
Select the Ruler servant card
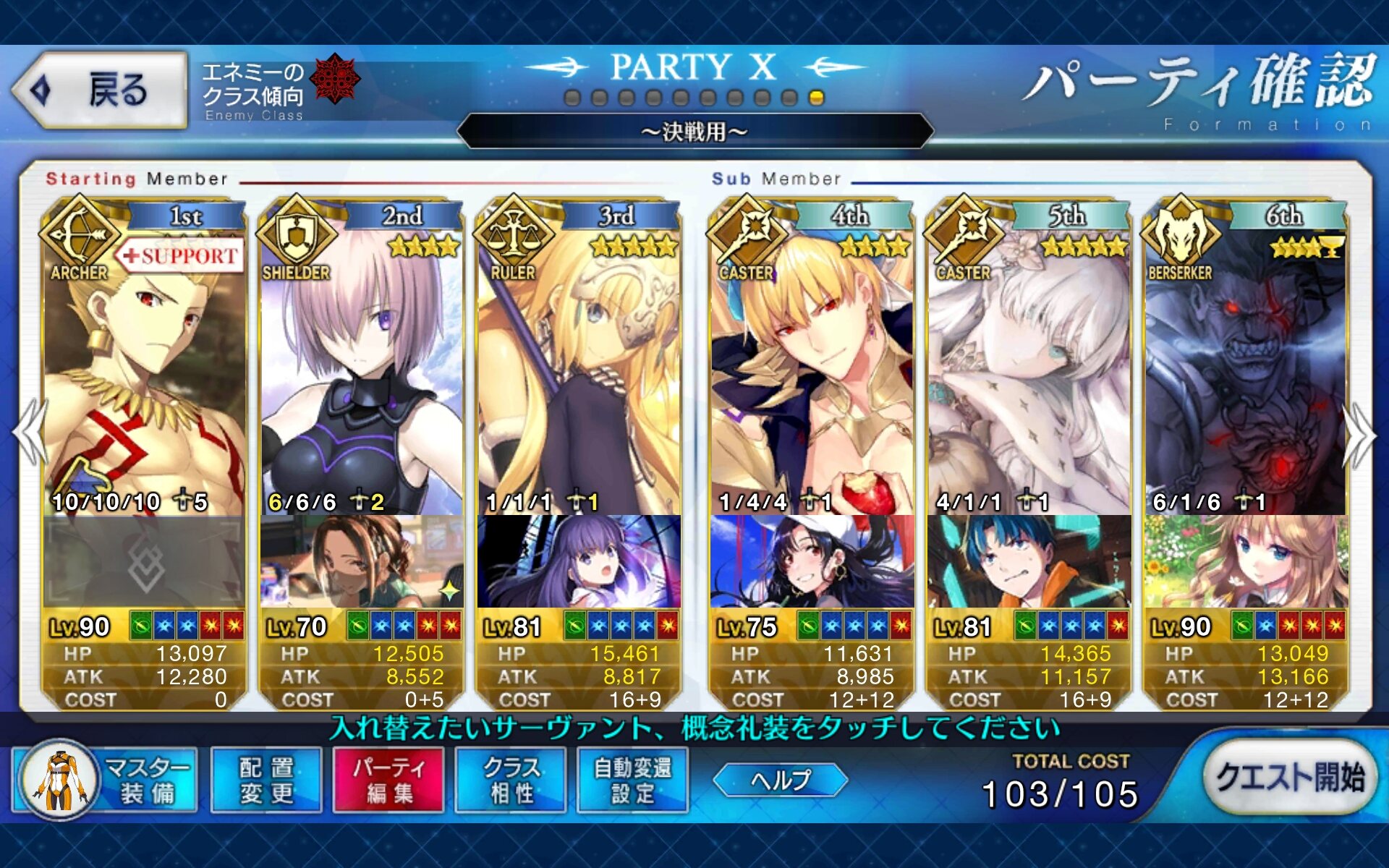579,376
